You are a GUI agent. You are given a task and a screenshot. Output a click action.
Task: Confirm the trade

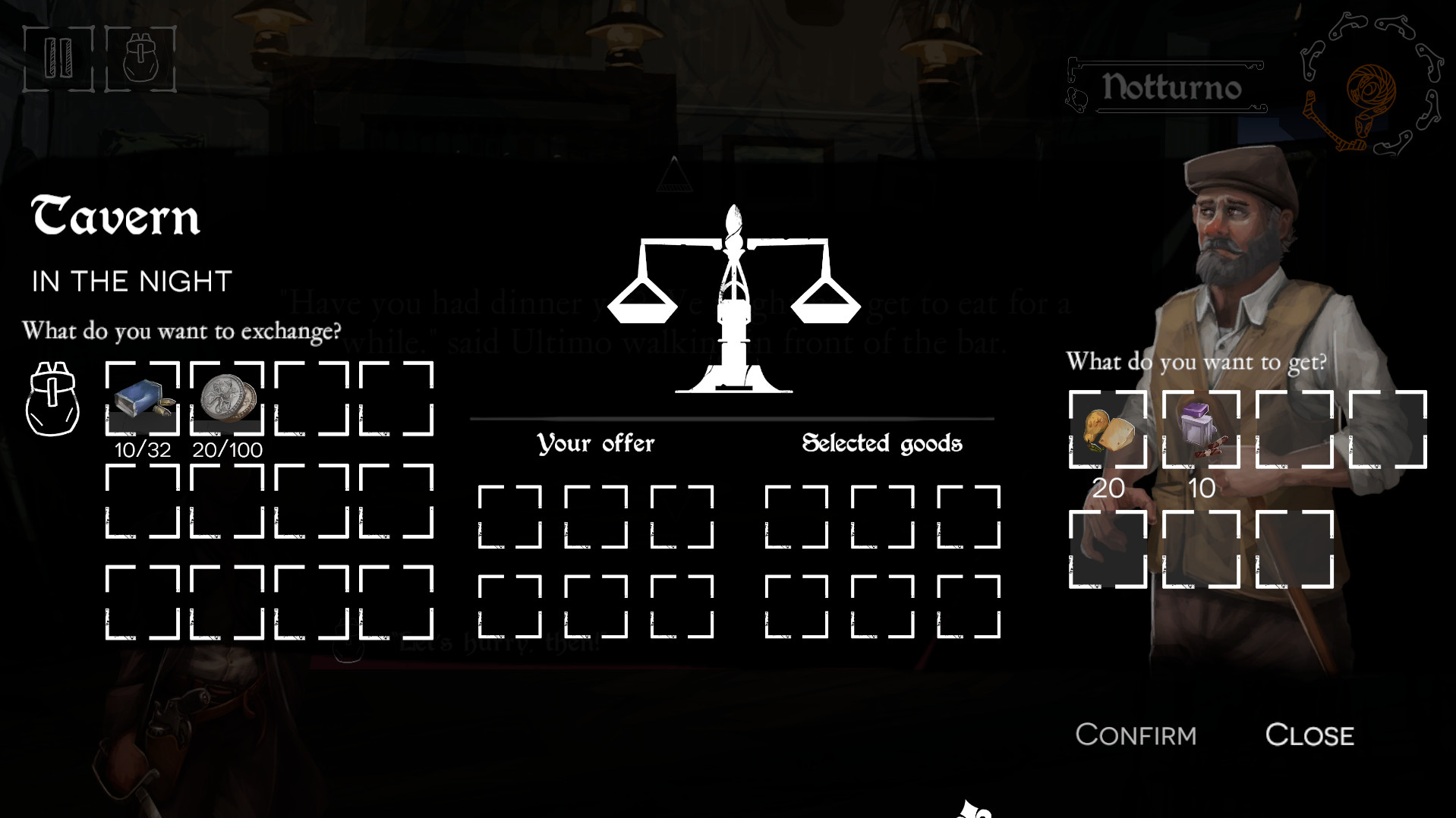pos(1136,734)
